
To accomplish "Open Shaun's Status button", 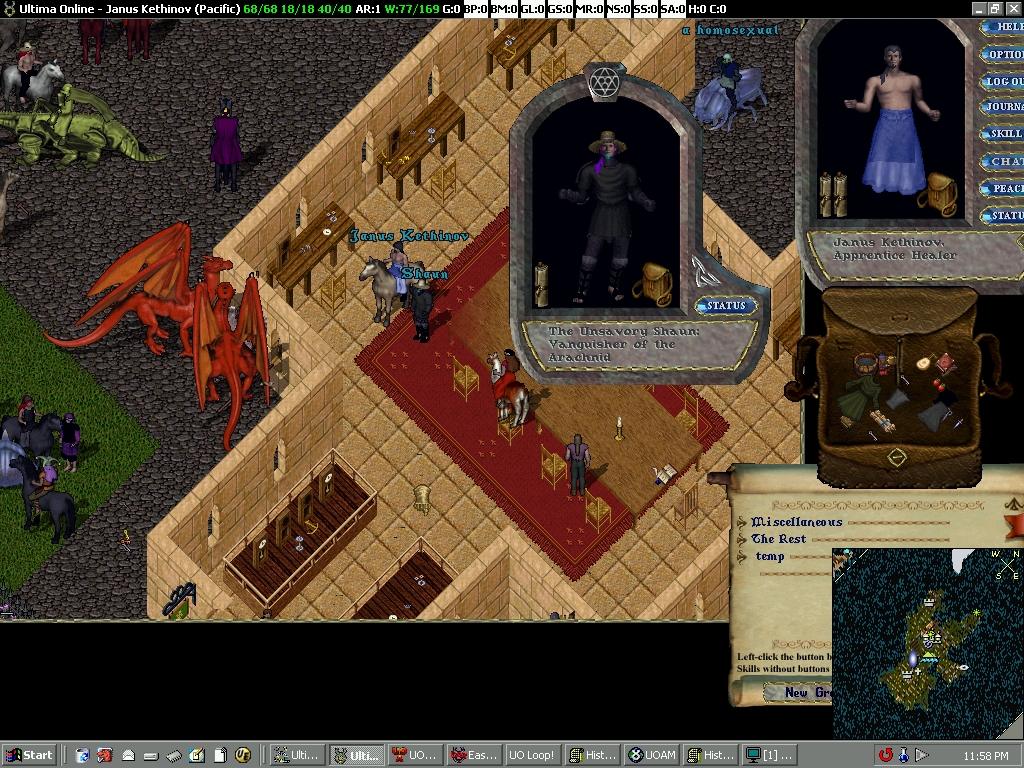I will pyautogui.click(x=726, y=305).
